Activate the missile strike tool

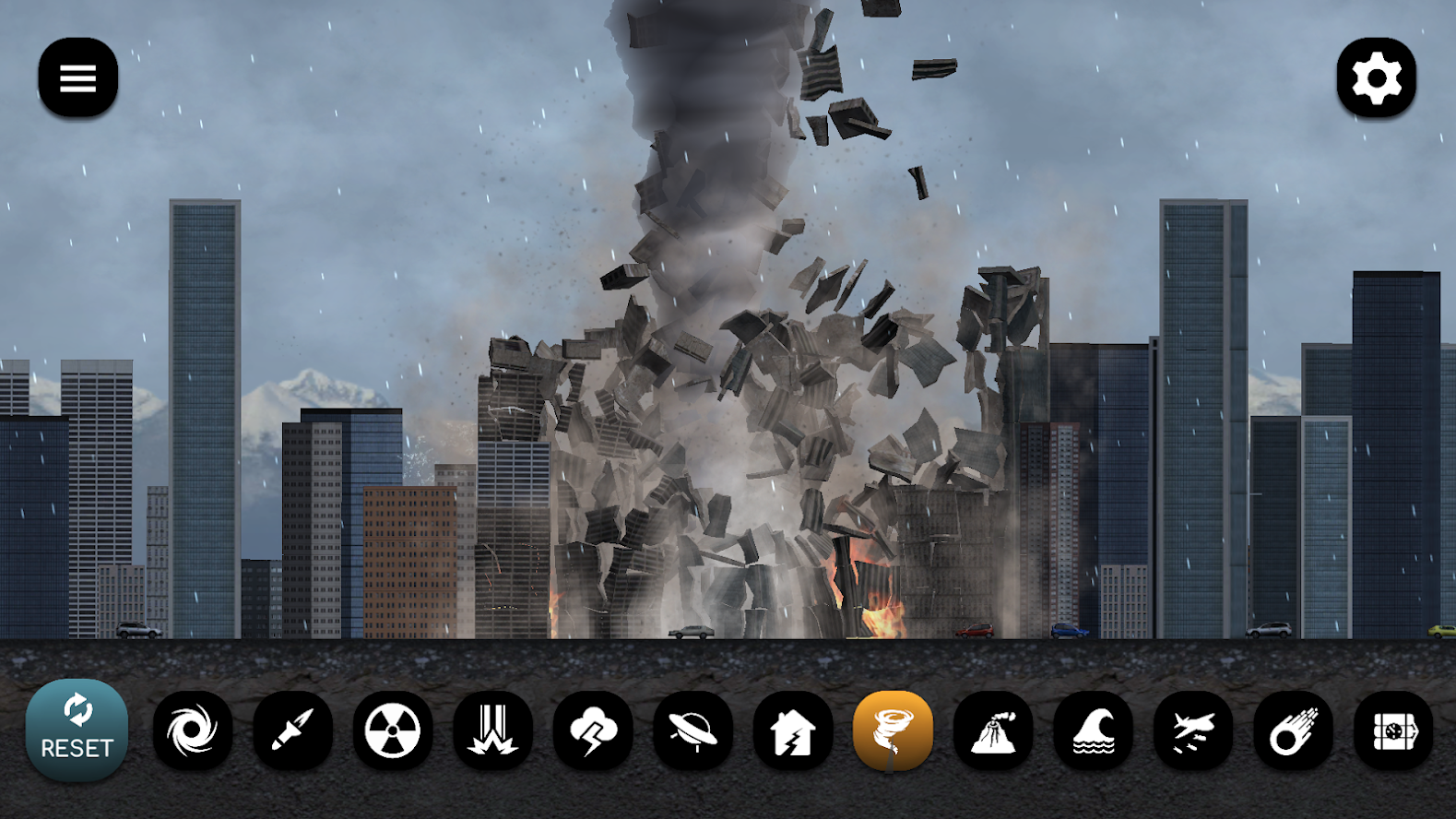292,729
